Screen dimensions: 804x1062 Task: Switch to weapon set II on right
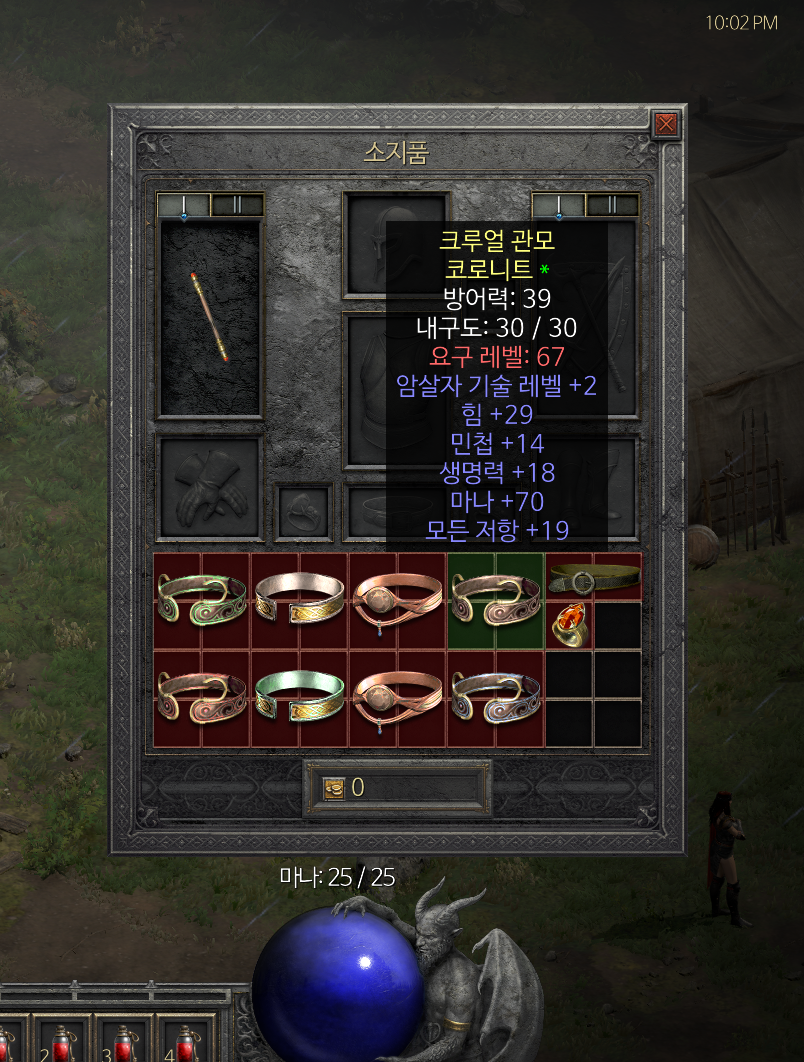(611, 205)
